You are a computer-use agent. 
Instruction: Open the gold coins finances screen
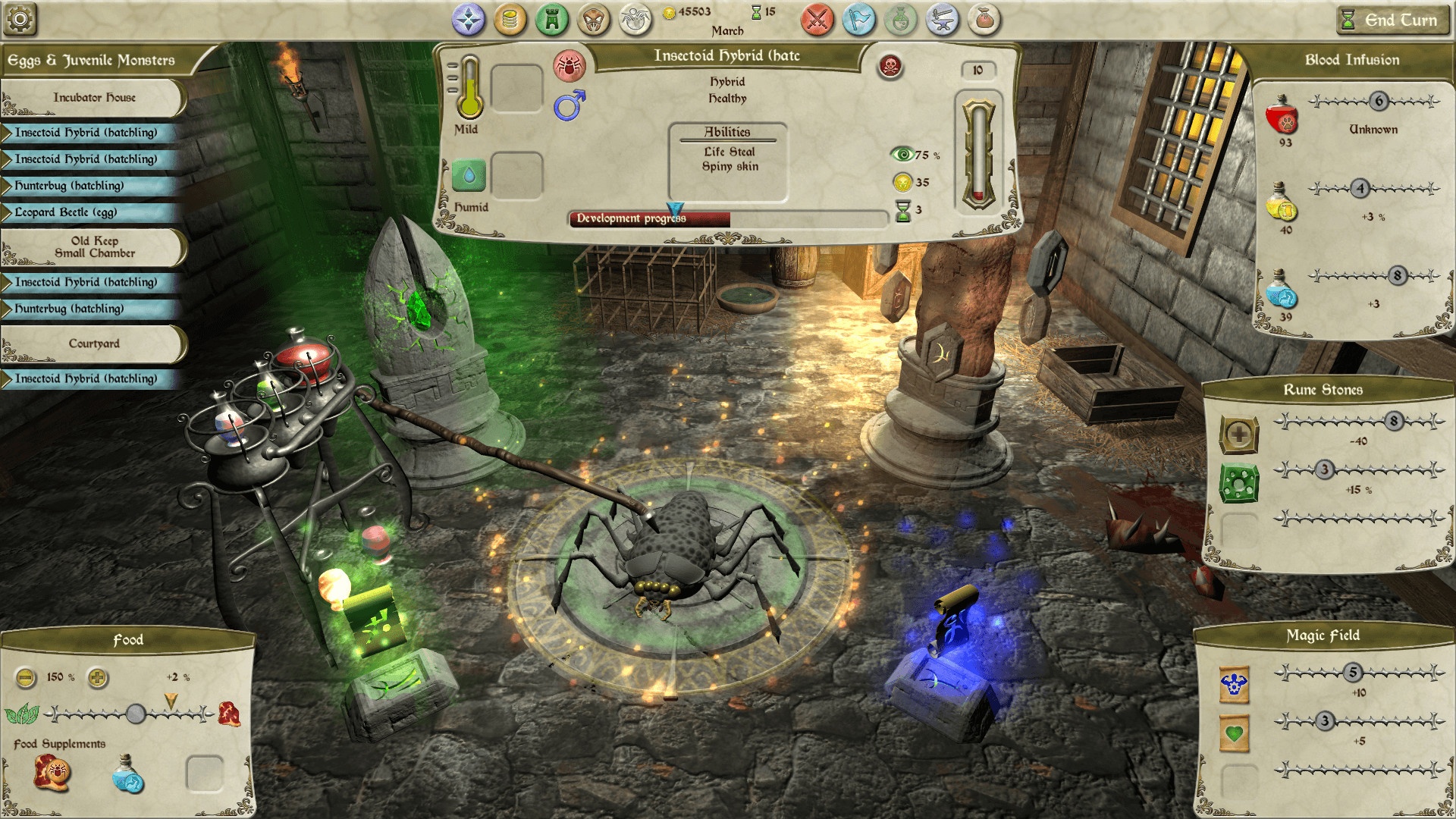pos(510,20)
